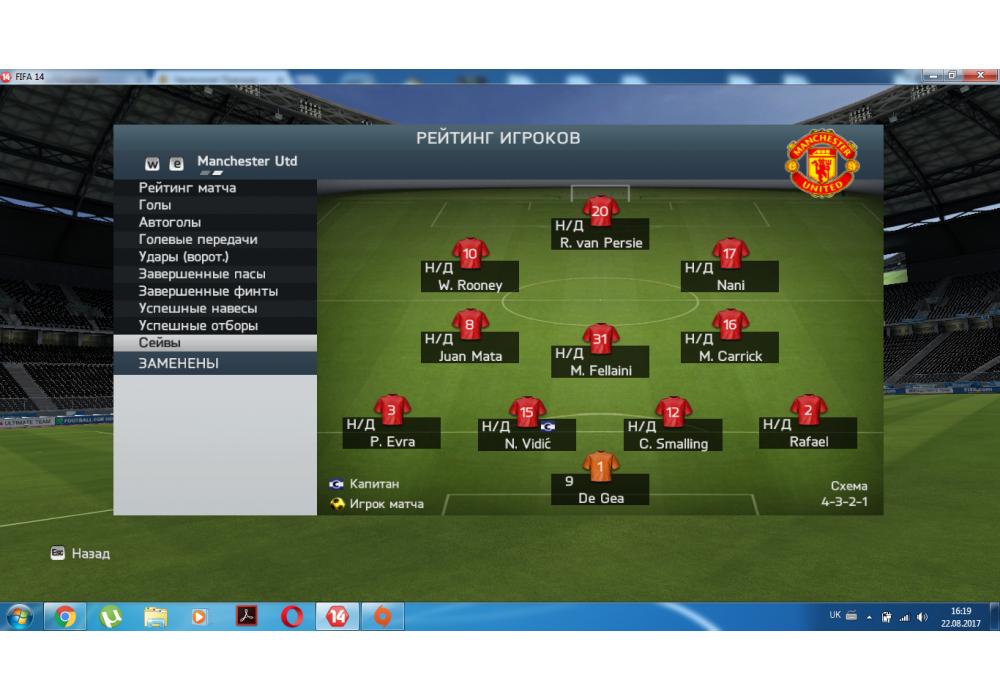Choose the Завершенные финты entry

(208, 291)
